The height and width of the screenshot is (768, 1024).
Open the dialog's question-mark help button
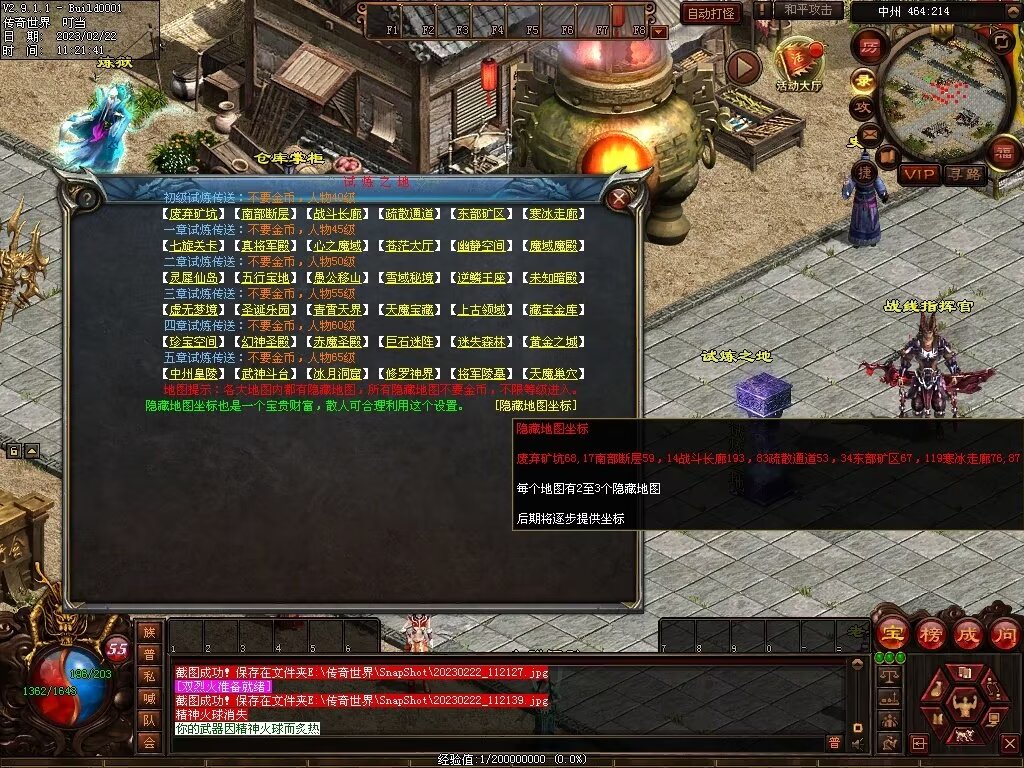87,198
